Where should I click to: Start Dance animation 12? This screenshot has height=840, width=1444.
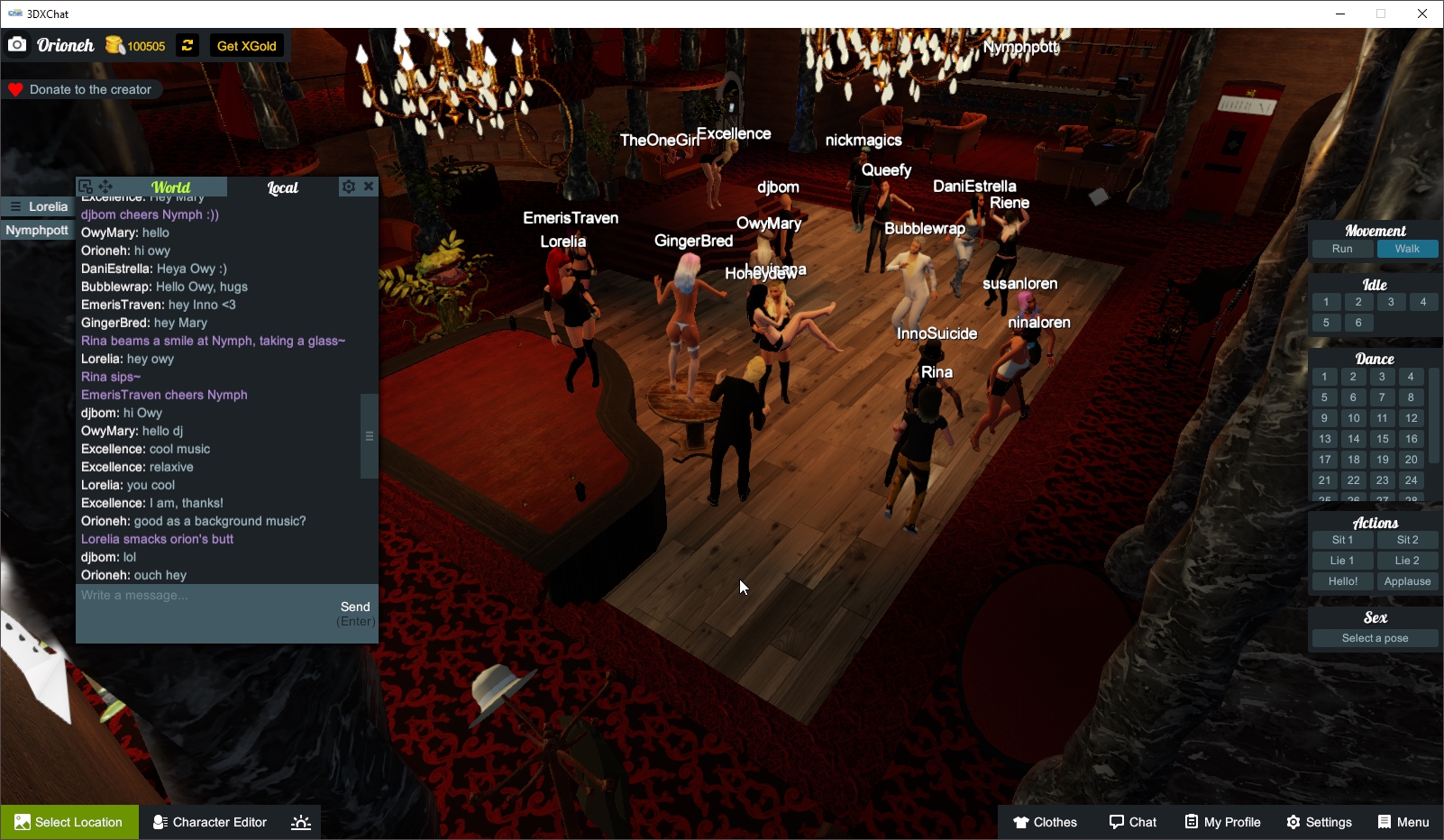tap(1411, 417)
